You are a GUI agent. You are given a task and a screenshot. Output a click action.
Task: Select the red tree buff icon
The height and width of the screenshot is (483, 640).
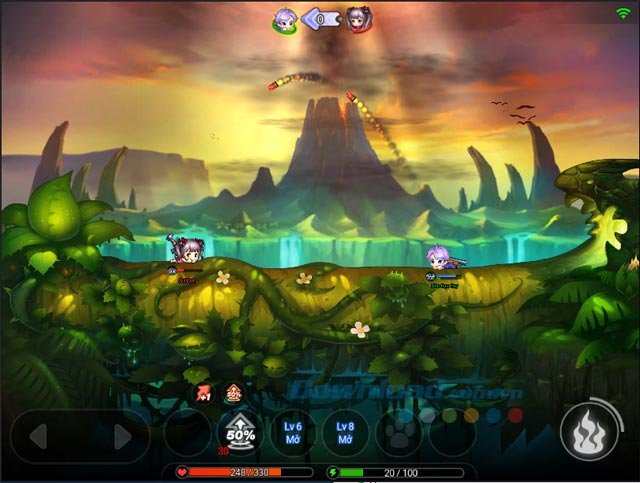[x=233, y=392]
